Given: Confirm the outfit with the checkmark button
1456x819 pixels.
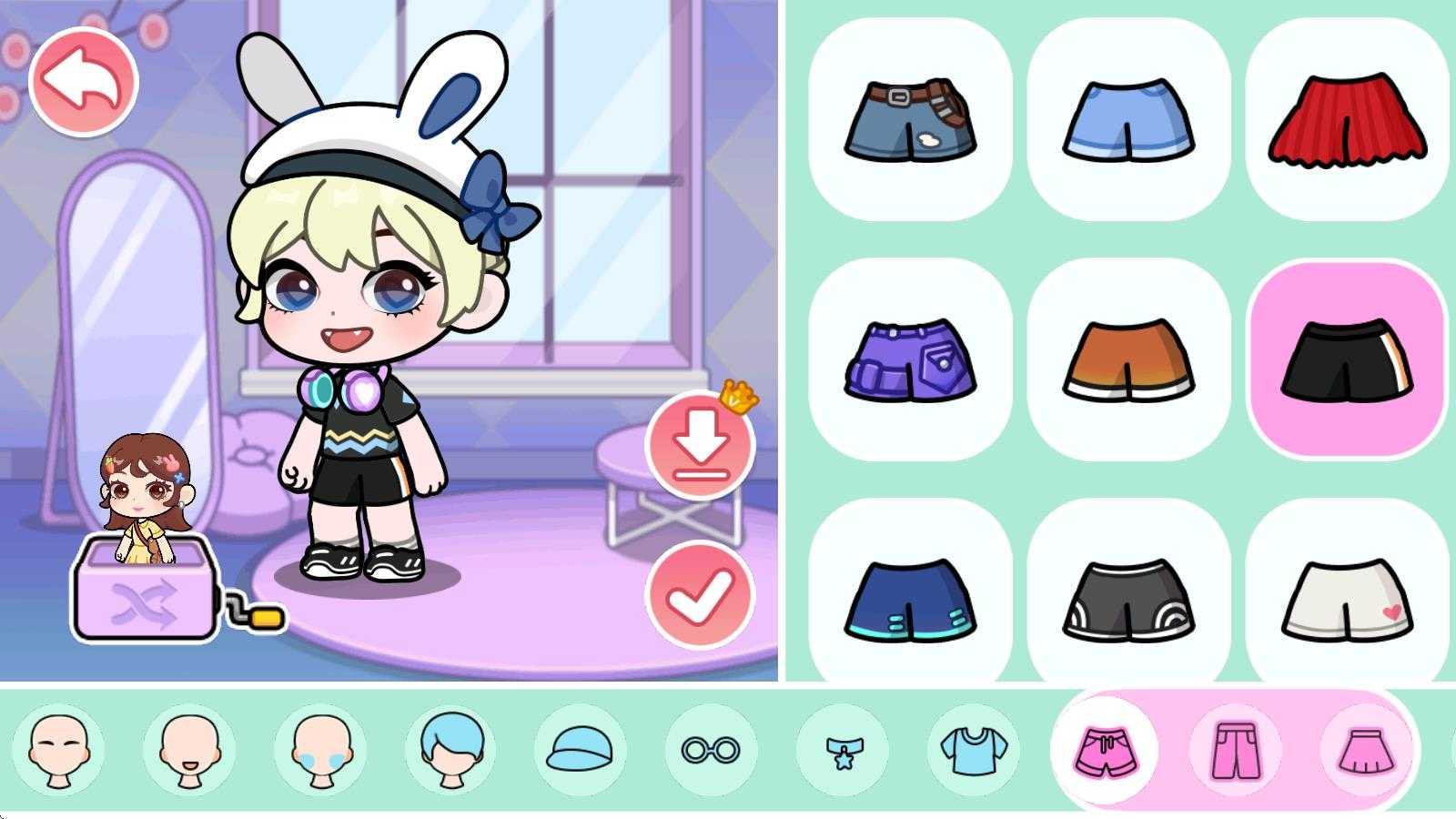Looking at the screenshot, I should click(x=700, y=595).
